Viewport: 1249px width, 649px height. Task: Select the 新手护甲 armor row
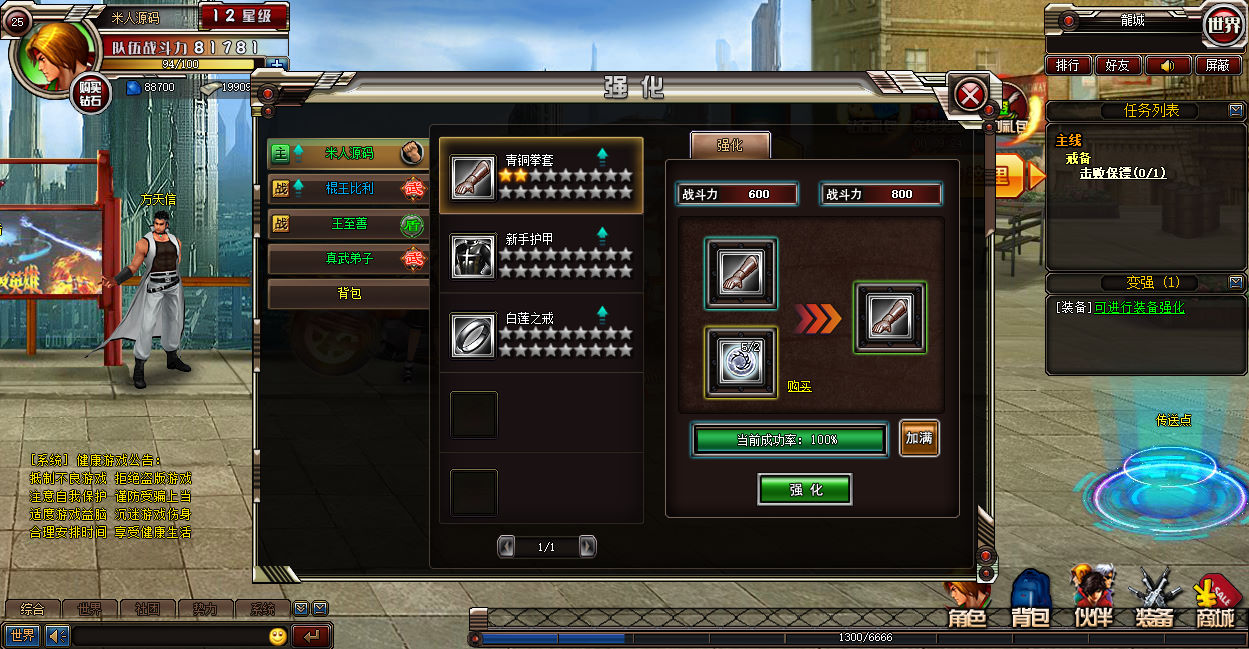pyautogui.click(x=541, y=255)
